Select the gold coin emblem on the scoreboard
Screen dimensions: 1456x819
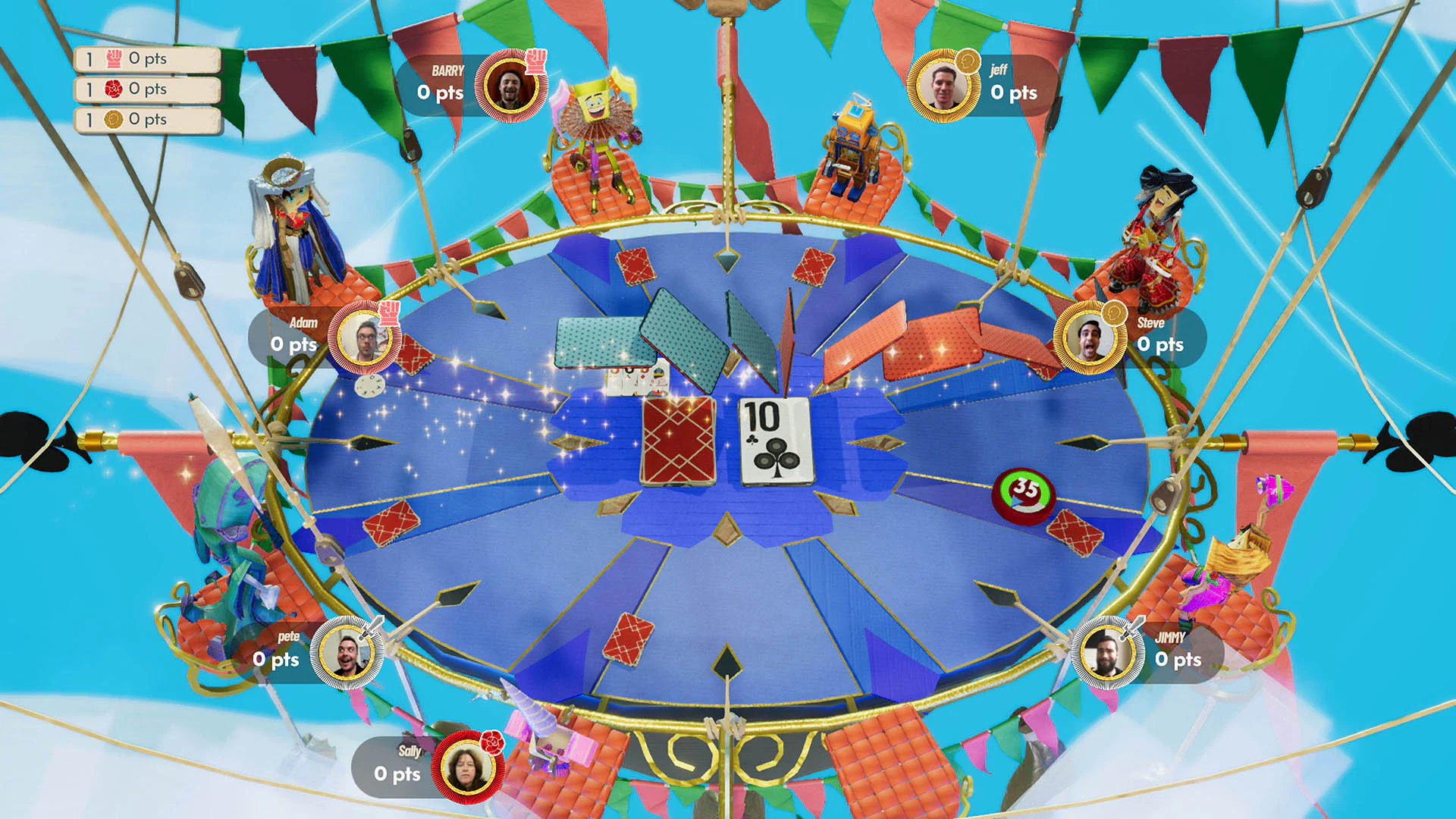[x=112, y=119]
